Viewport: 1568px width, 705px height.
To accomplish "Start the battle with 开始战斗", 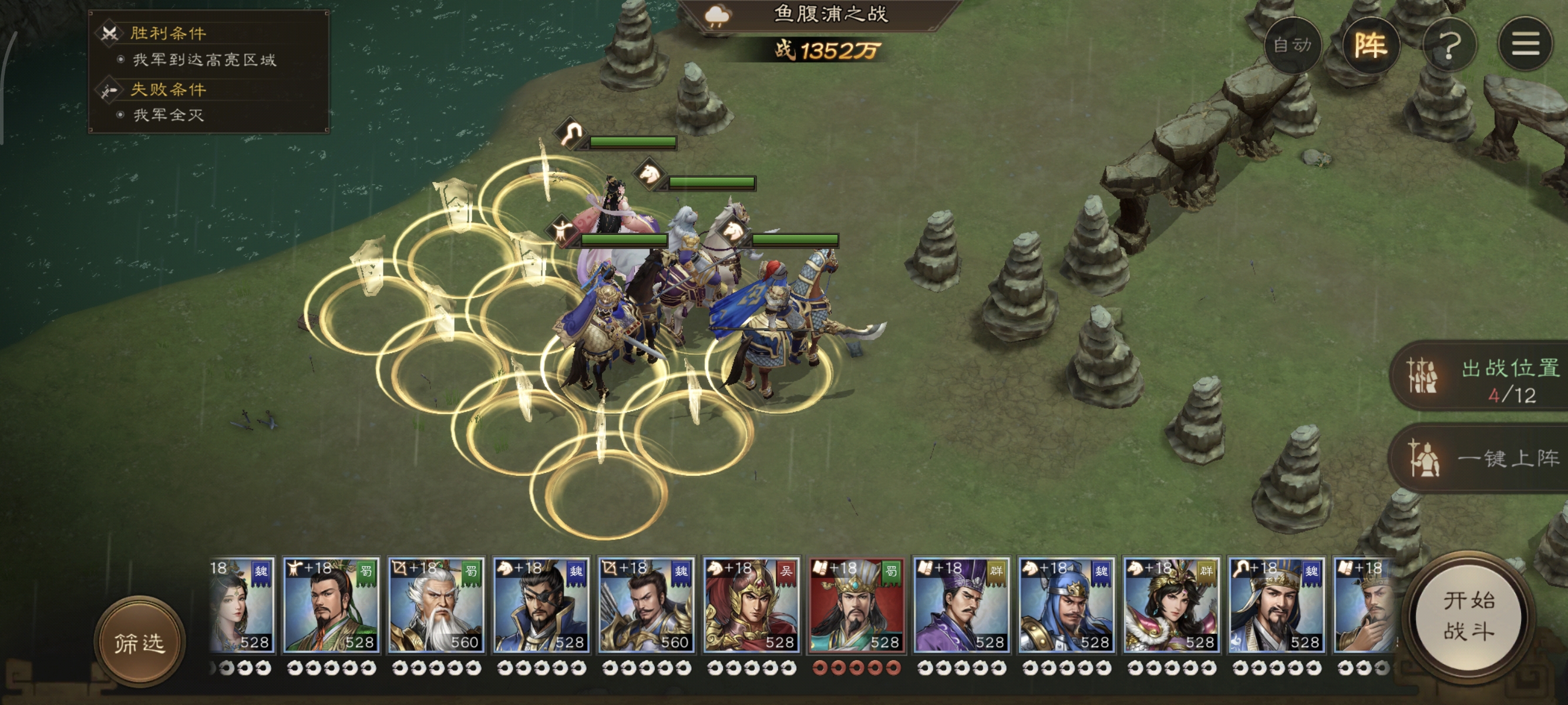I will click(x=1468, y=616).
